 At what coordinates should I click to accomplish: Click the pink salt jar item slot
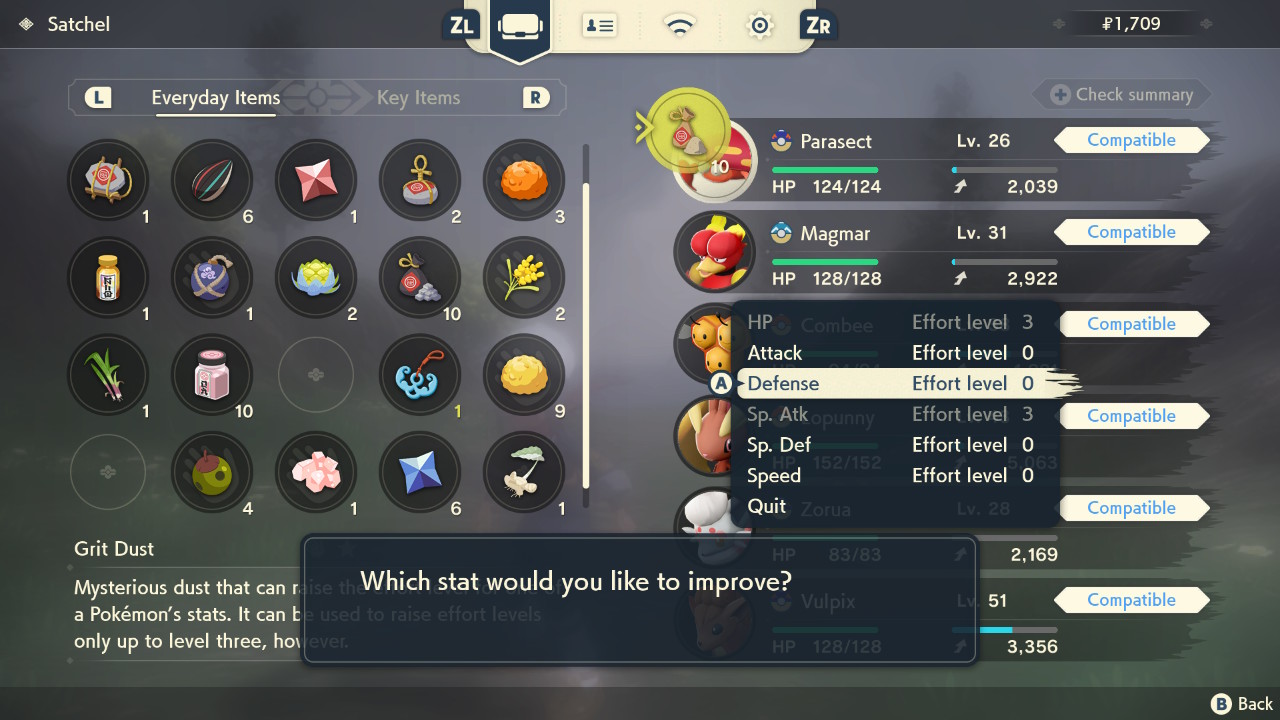tap(212, 374)
